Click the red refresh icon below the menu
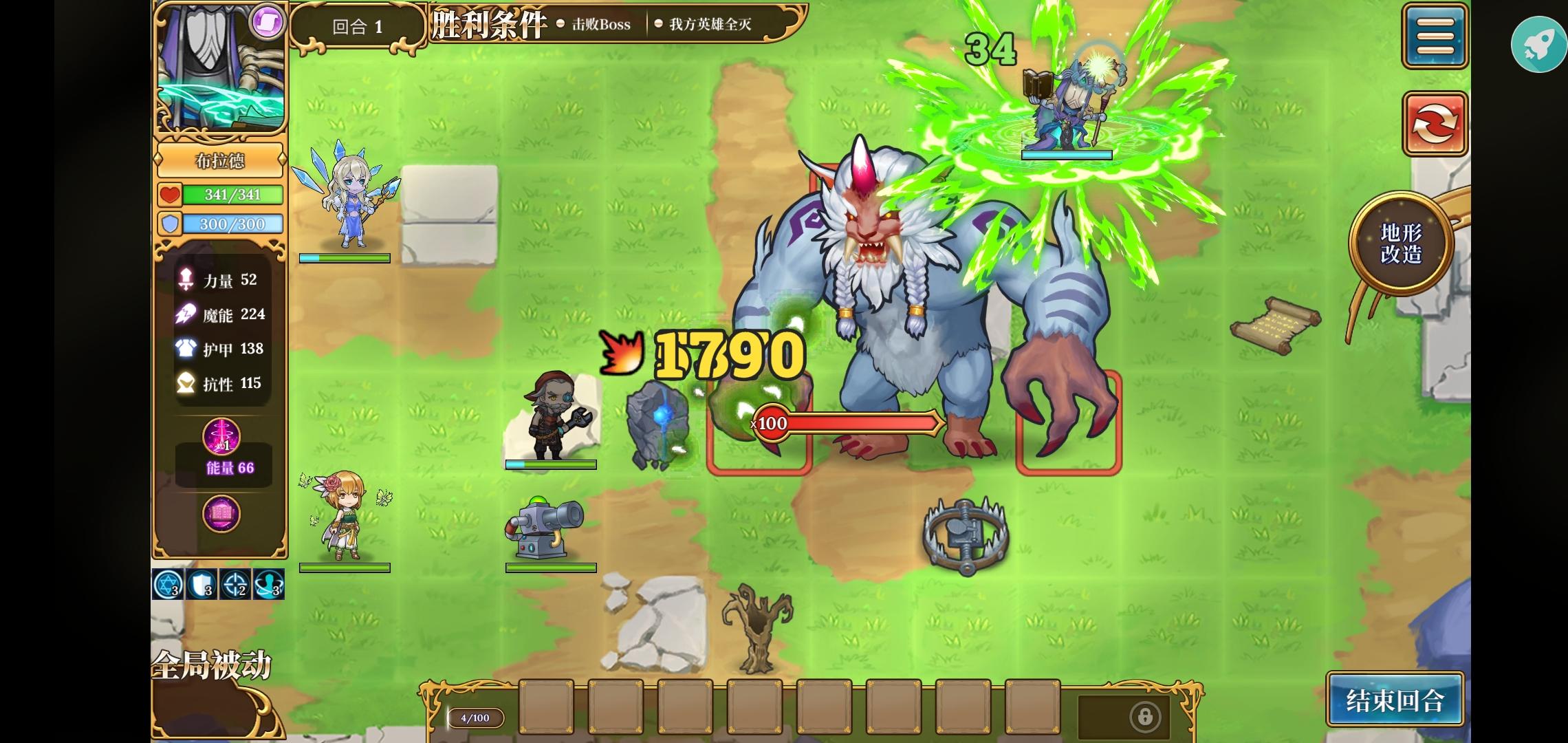The height and width of the screenshot is (743, 1568). click(x=1435, y=122)
